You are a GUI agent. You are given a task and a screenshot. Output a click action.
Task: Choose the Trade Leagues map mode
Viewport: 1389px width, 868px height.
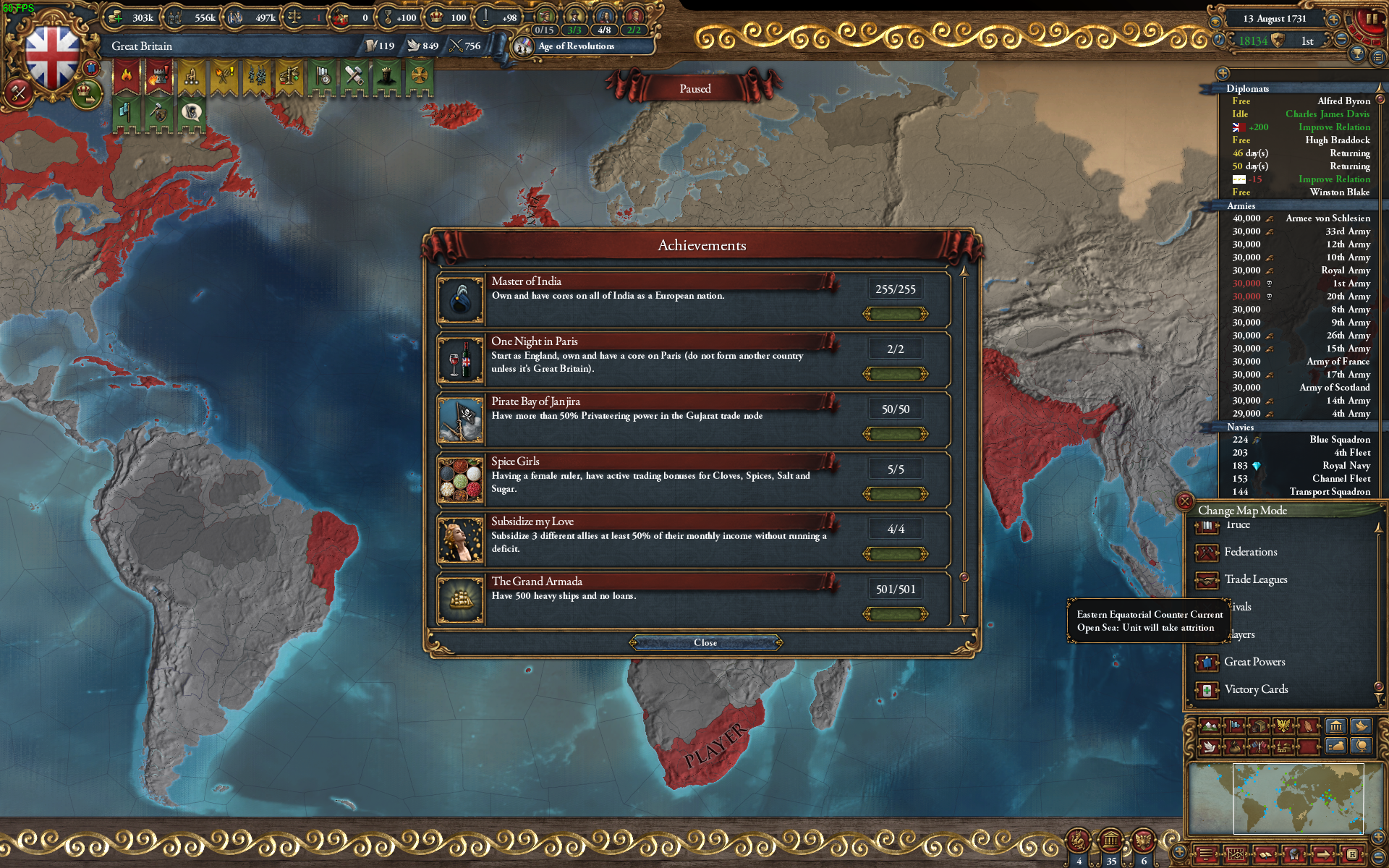(1255, 579)
